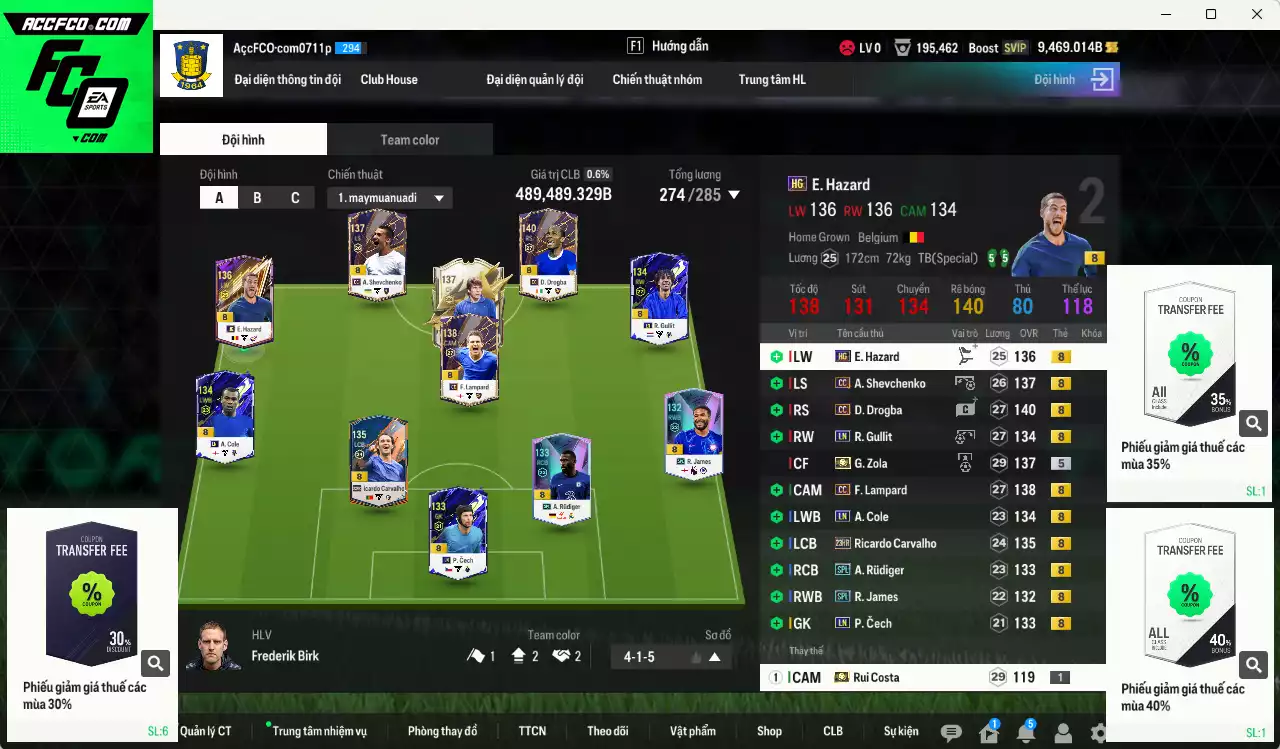1280x749 pixels.
Task: Switch to the Team color tab
Action: pos(409,140)
